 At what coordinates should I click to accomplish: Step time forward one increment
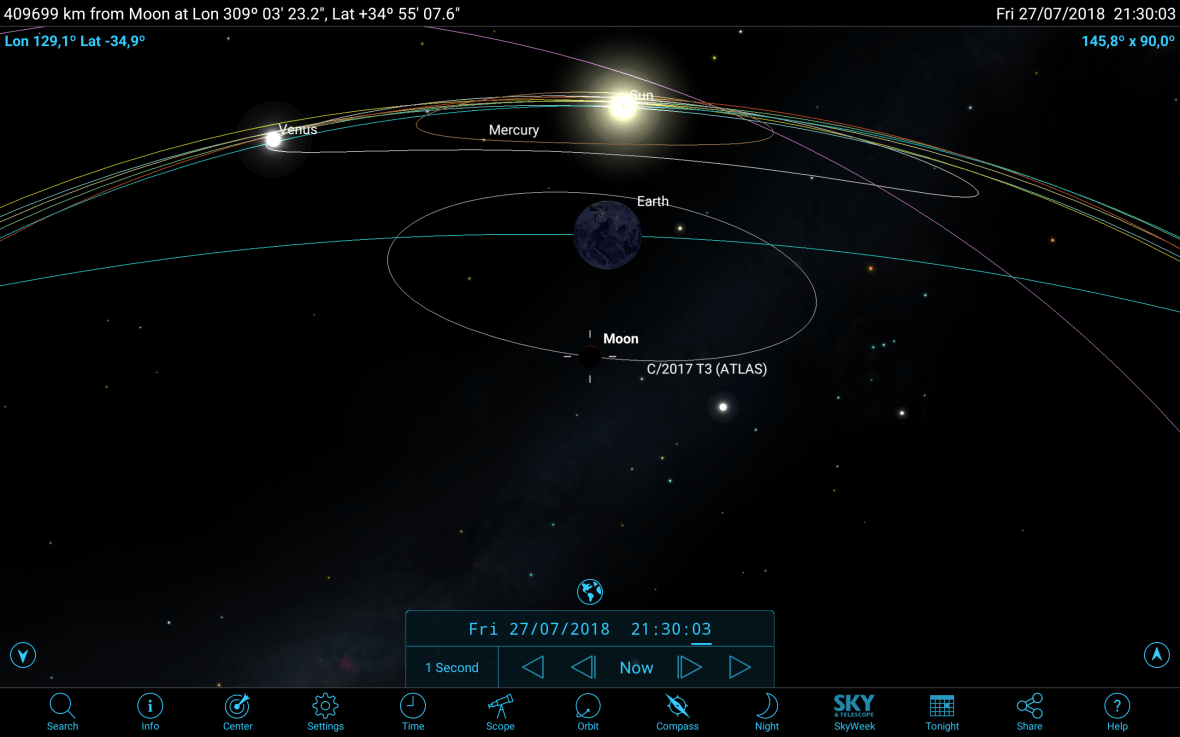click(x=690, y=668)
